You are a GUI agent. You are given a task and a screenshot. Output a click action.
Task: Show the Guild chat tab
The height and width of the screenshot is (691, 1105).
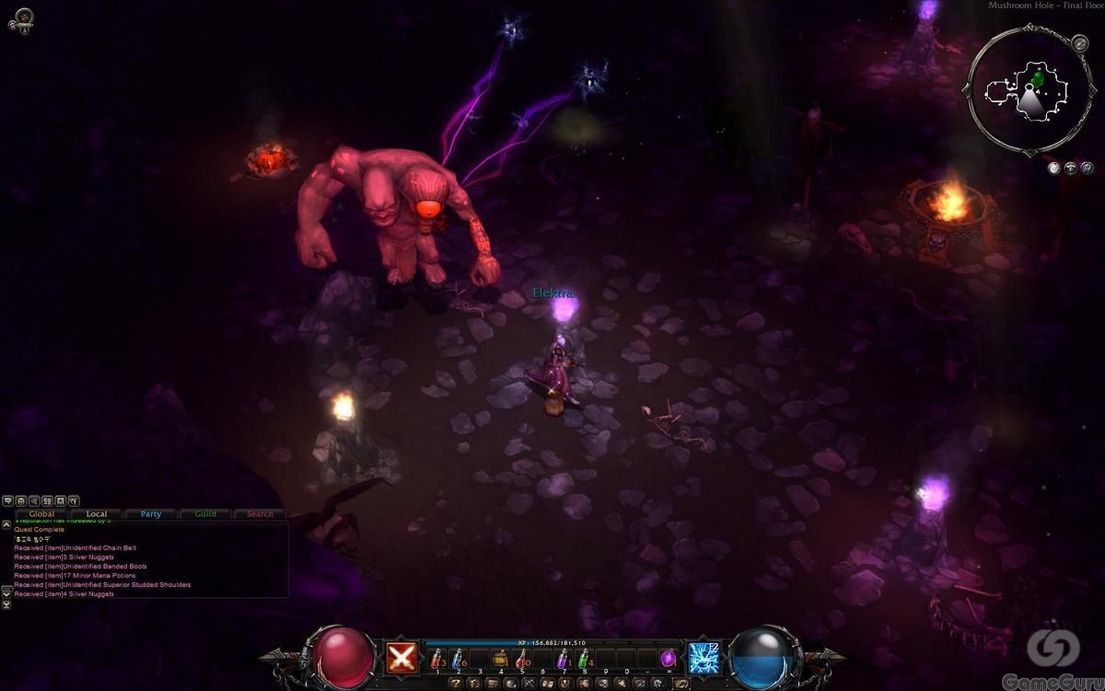205,514
